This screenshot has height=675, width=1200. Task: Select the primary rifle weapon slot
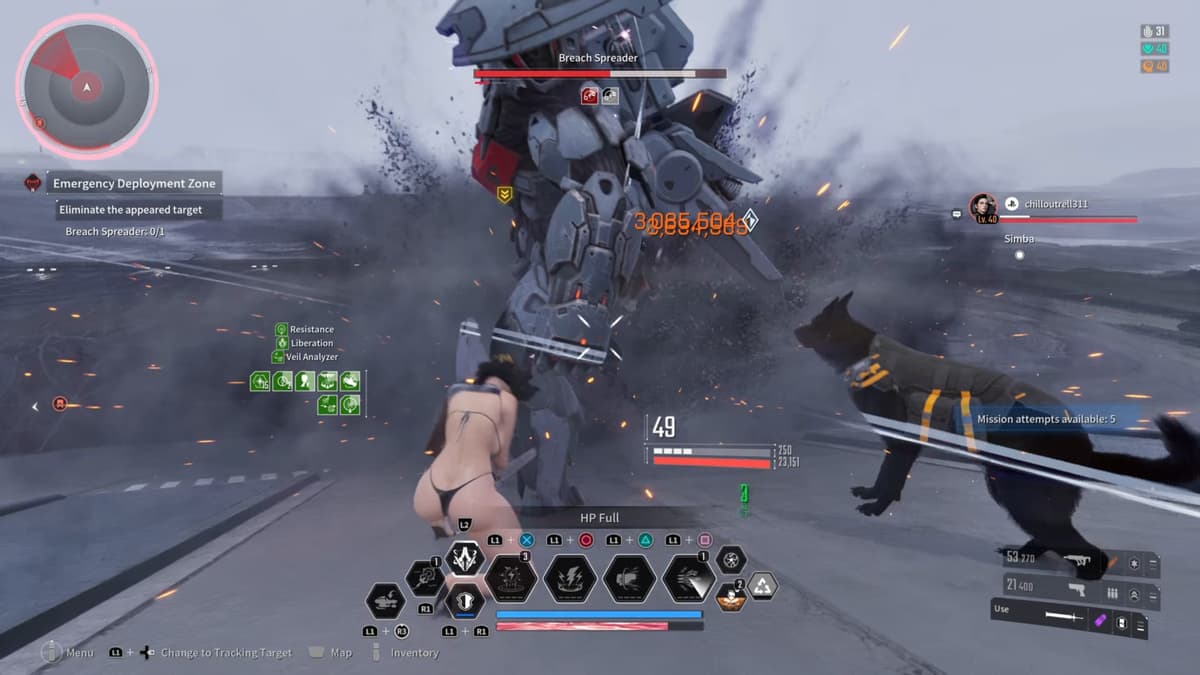[x=1075, y=562]
